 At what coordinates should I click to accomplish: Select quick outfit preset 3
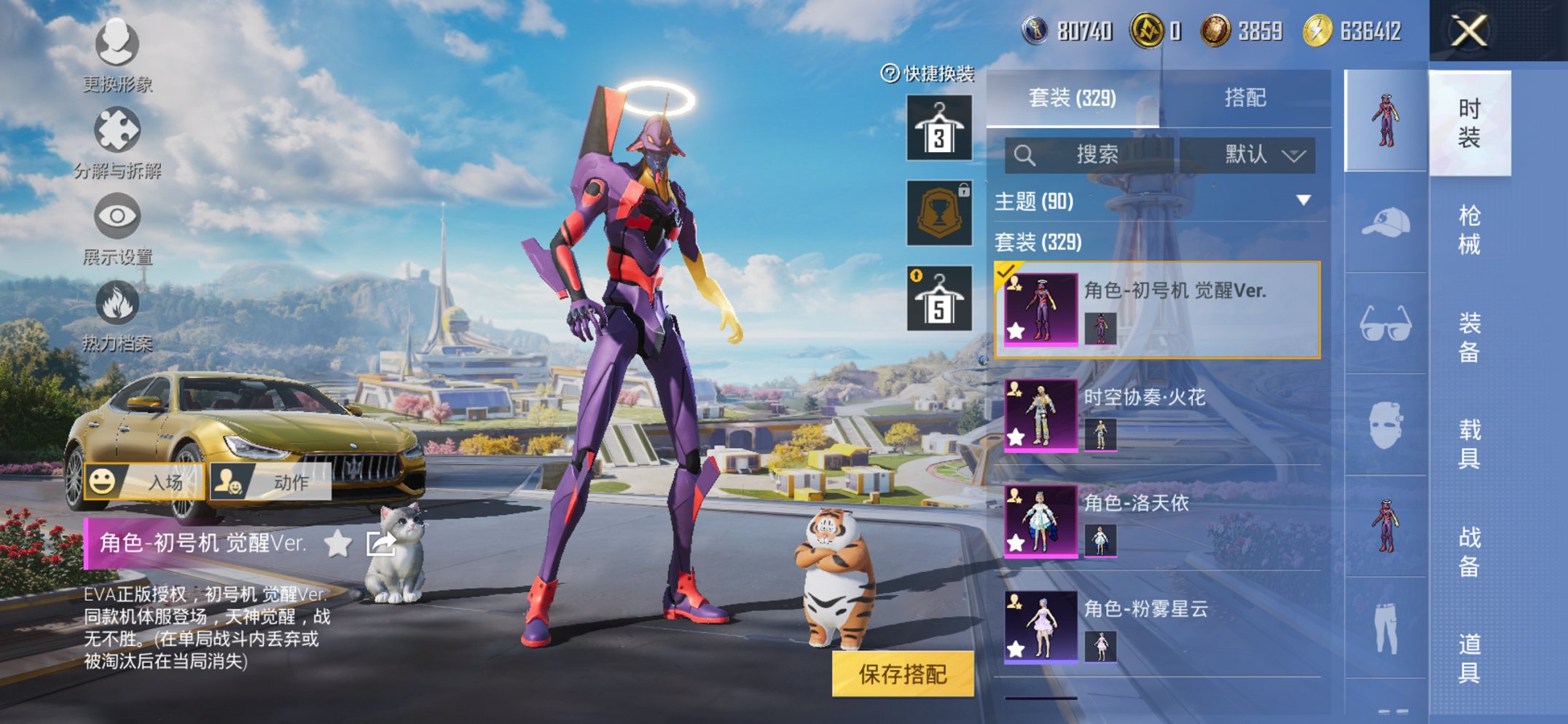point(939,128)
